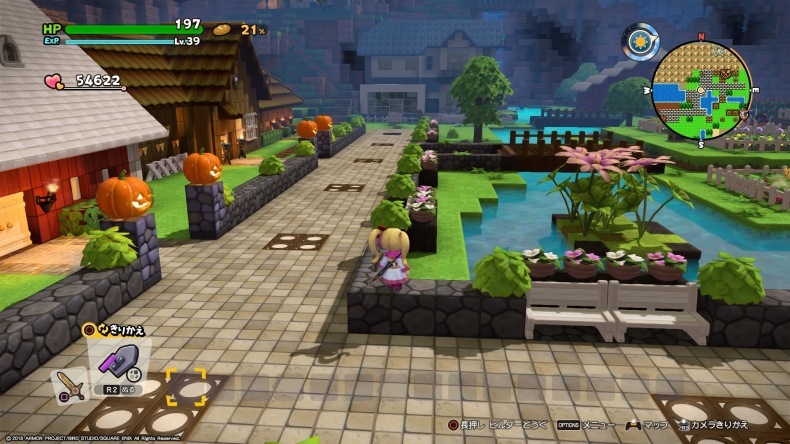Choose the sword weapon slot
Viewport: 790px width, 444px height.
(x=70, y=385)
